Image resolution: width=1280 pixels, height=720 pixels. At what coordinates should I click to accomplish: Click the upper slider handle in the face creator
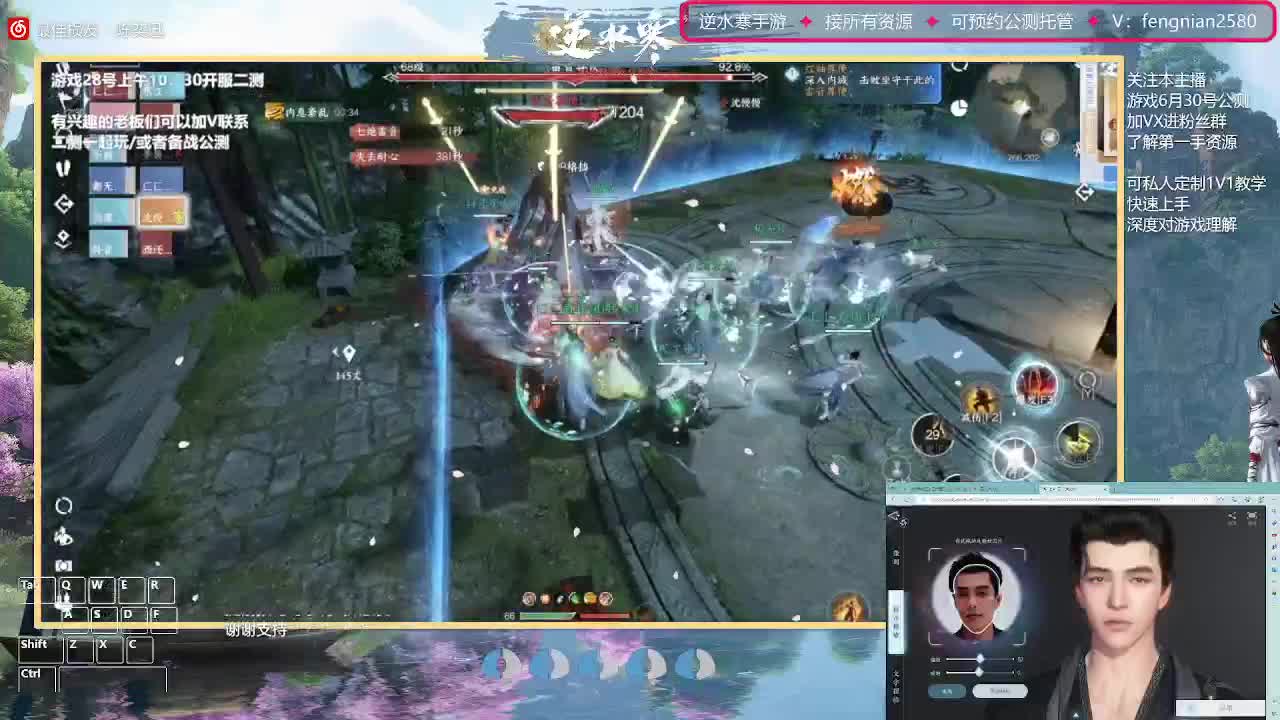point(982,658)
